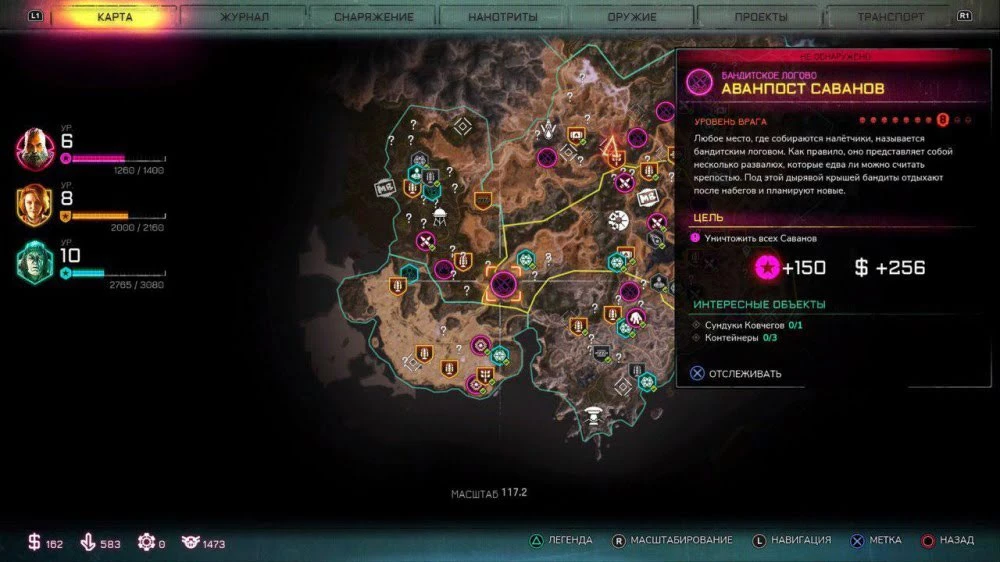Switch to the Журнал tab

tap(244, 17)
